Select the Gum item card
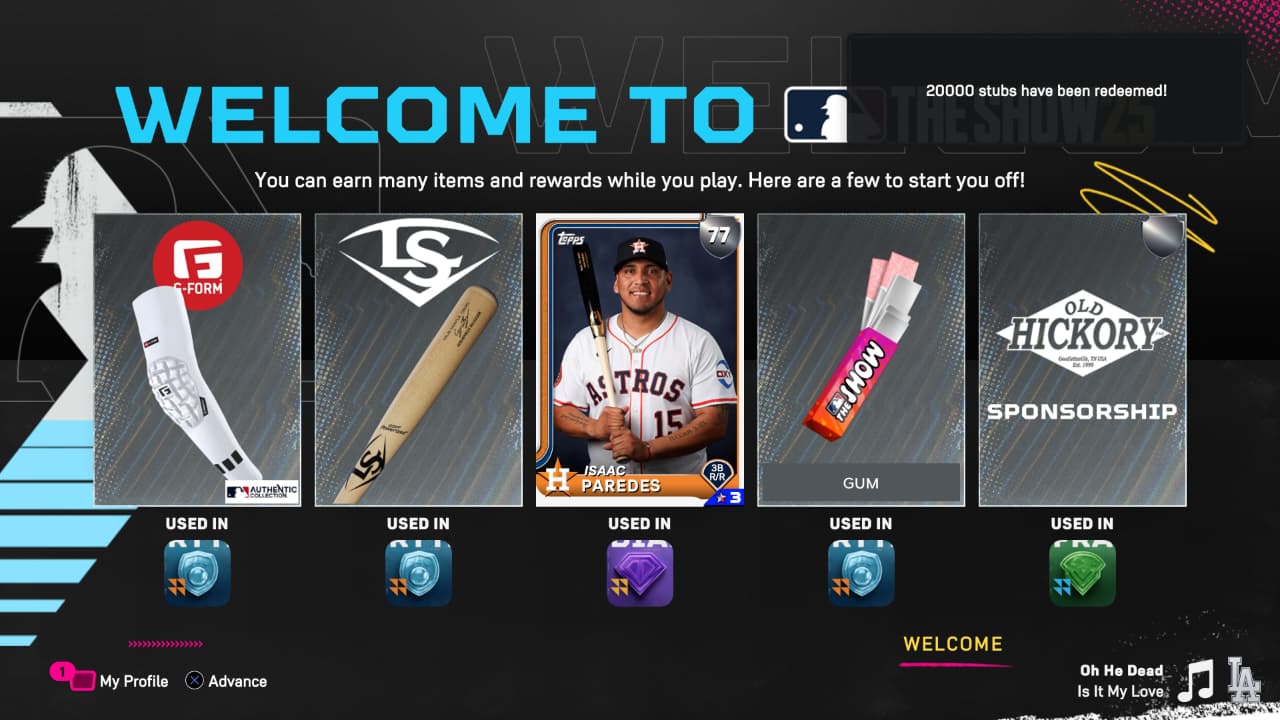Screen dimensions: 1280x720 (861, 359)
